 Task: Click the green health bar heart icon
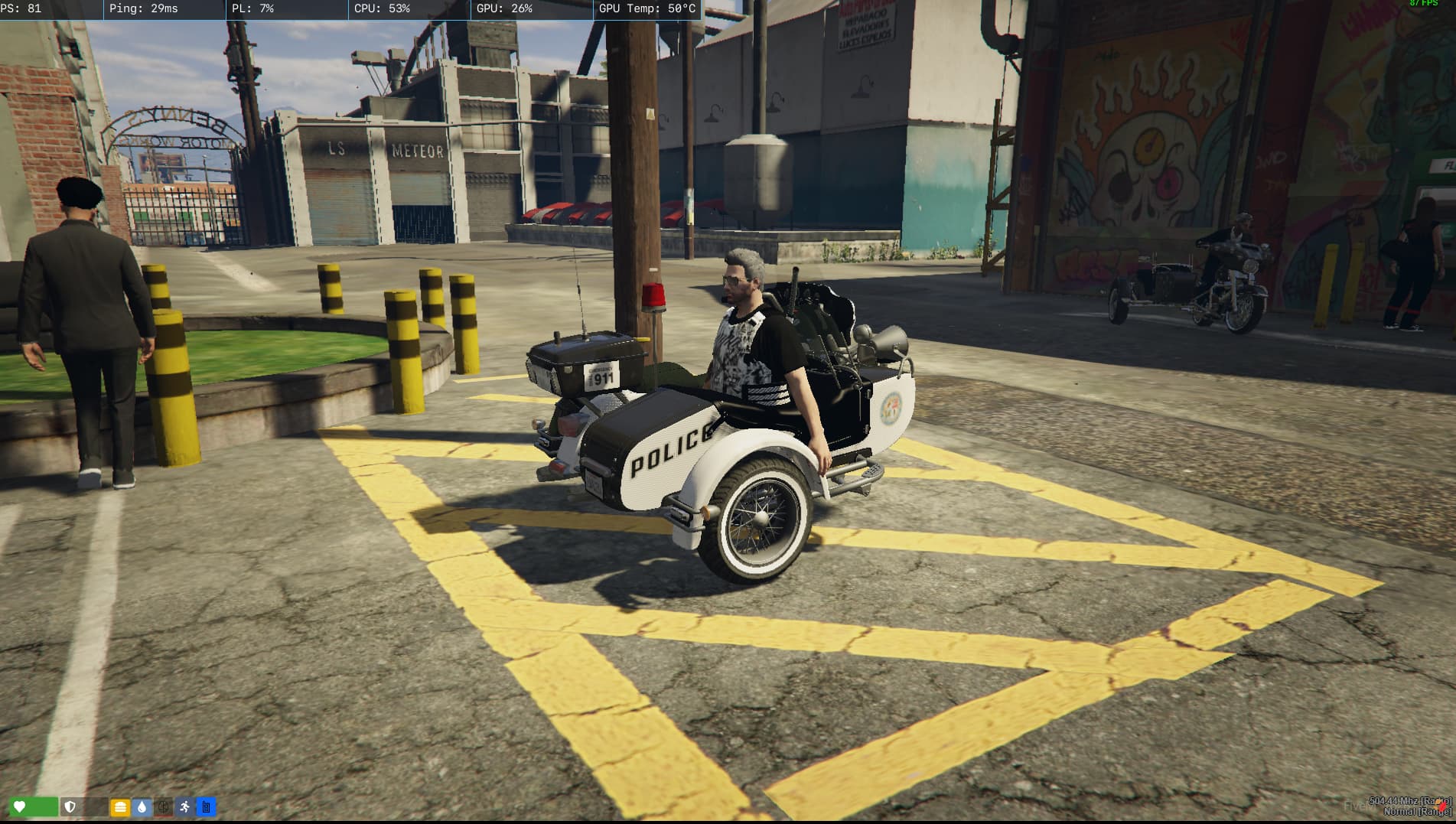[x=19, y=806]
